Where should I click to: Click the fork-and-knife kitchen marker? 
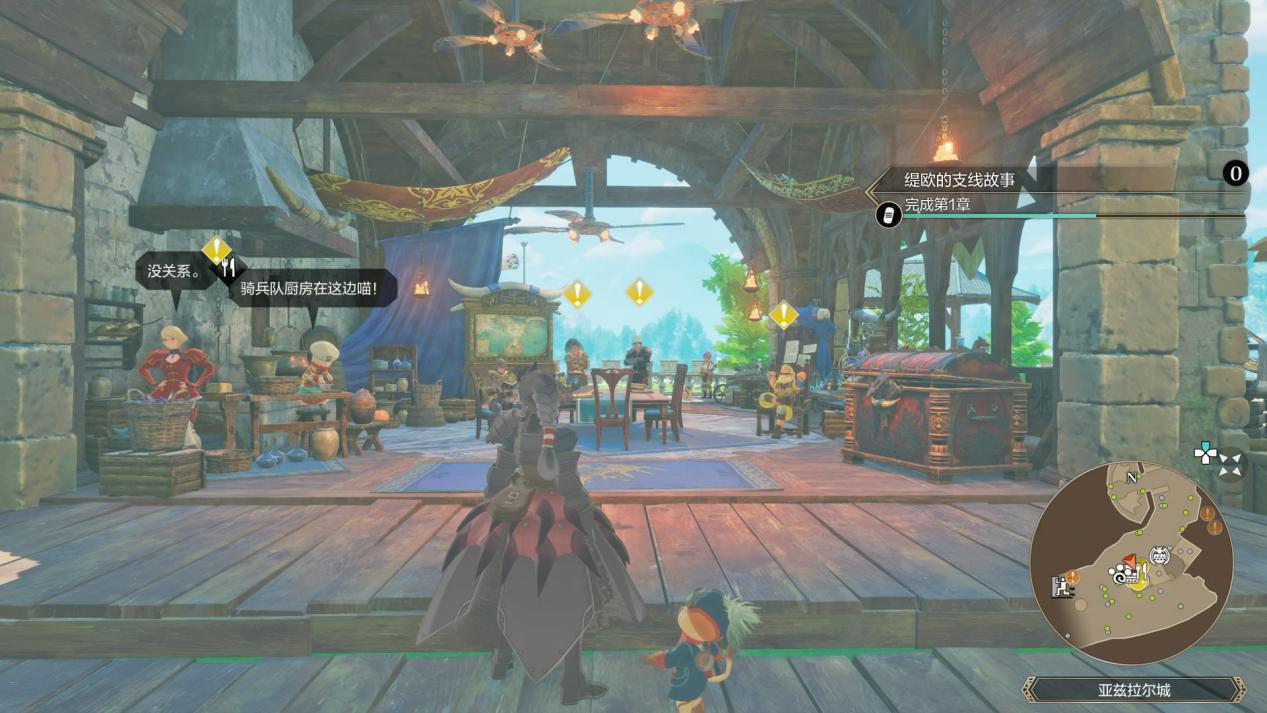tap(230, 267)
